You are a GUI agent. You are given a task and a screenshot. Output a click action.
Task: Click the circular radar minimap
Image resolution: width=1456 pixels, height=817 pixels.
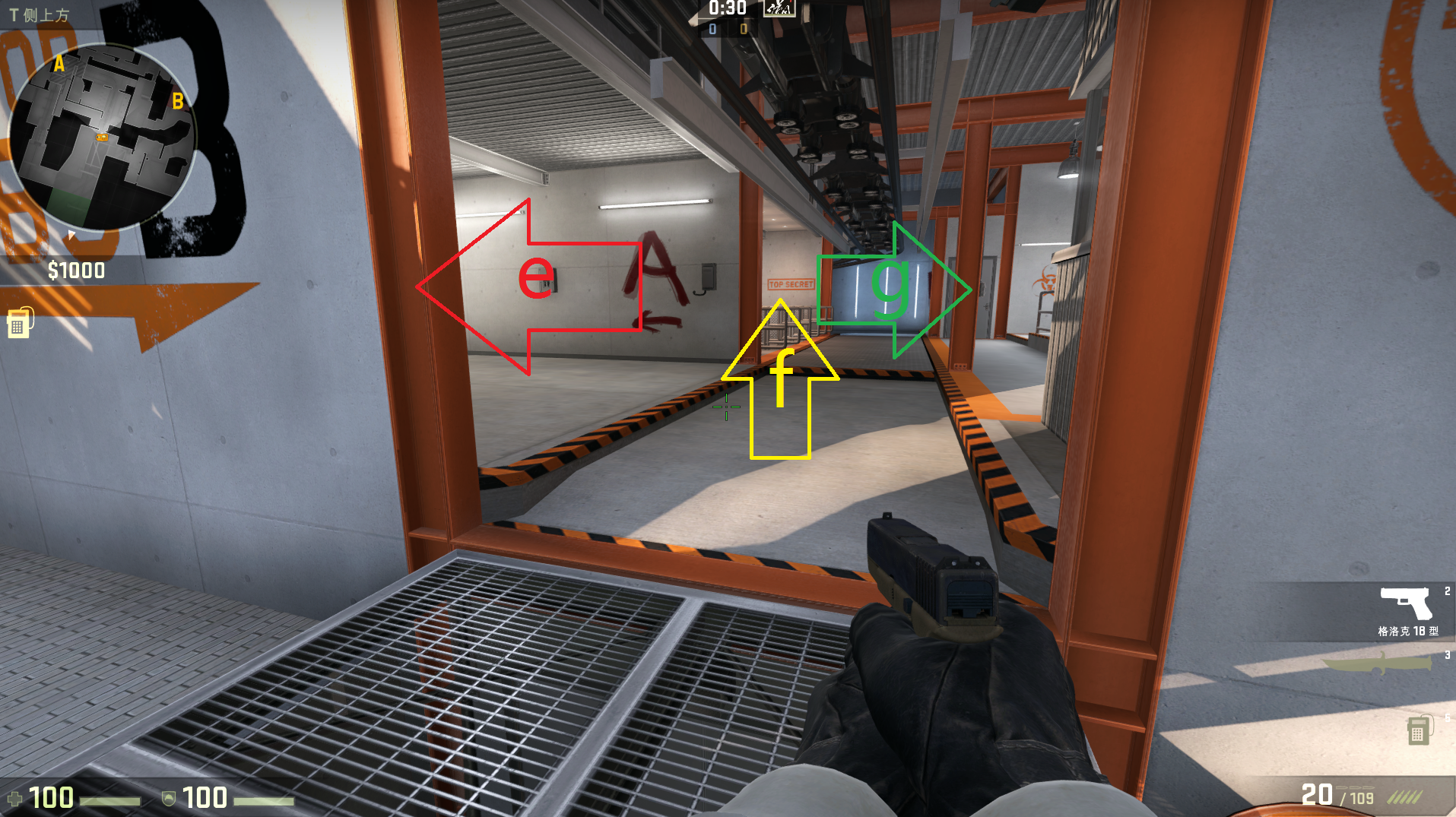[101, 137]
